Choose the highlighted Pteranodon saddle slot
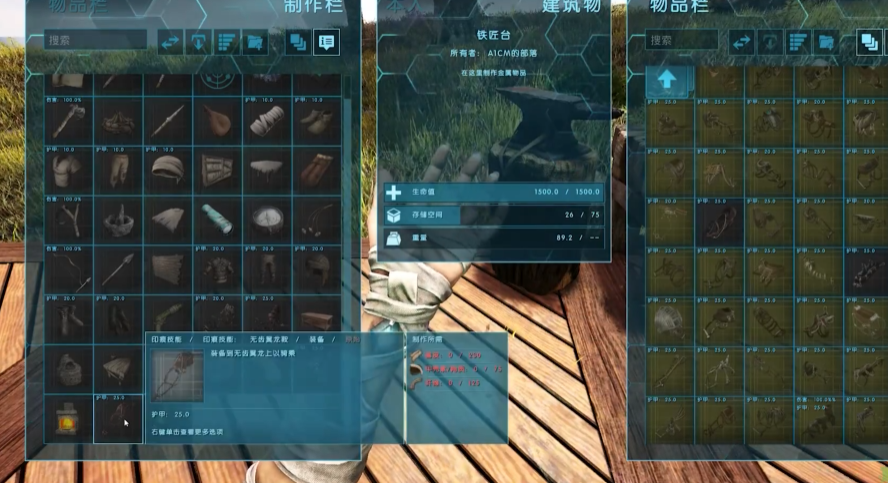 [x=119, y=418]
